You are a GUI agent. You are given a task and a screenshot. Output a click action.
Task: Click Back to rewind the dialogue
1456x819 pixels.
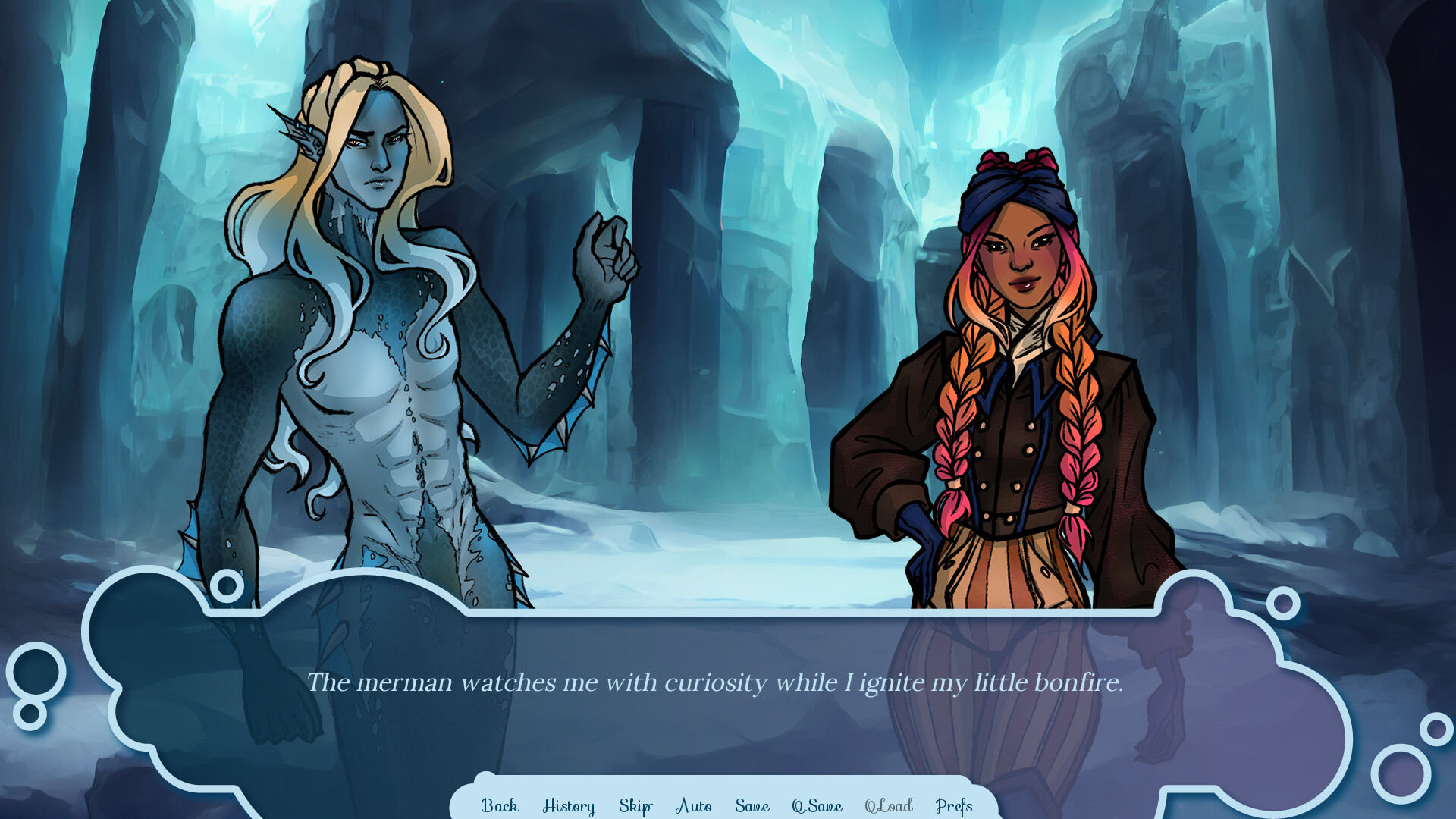pos(500,806)
